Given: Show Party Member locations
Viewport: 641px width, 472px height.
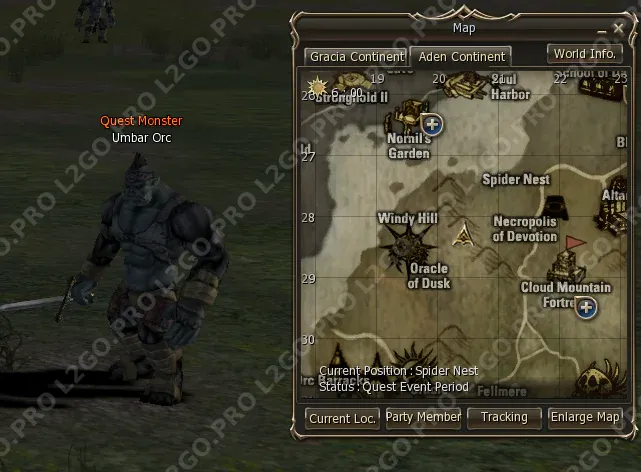Looking at the screenshot, I should pos(423,417).
